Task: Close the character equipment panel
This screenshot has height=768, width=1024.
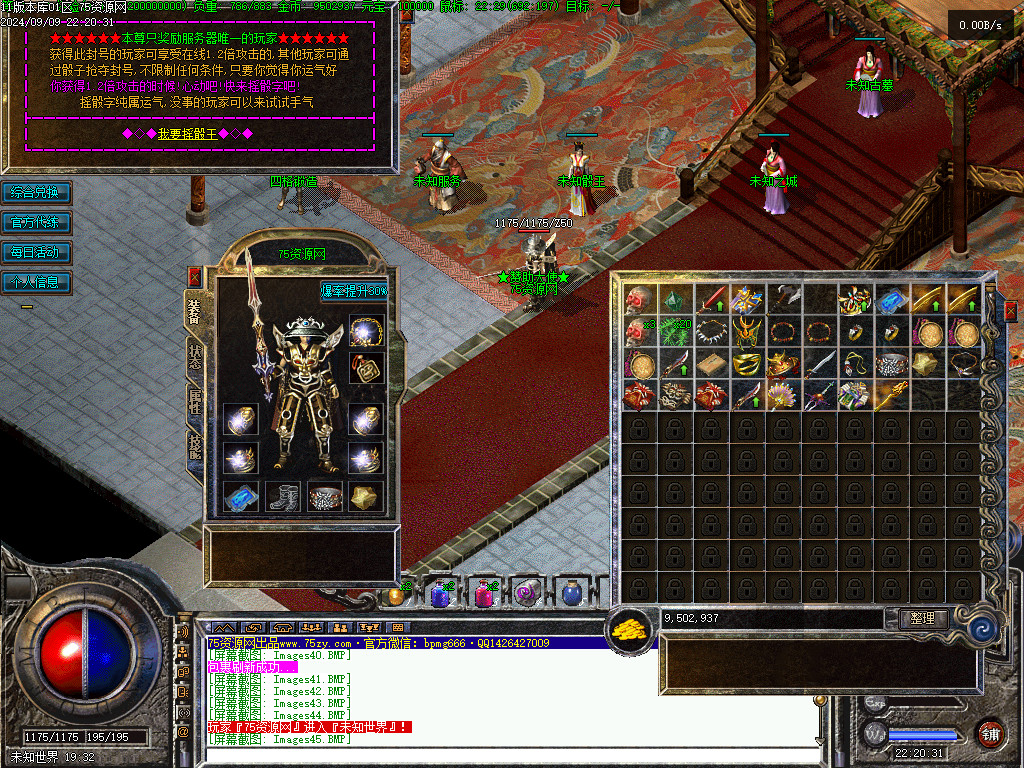Action: (x=194, y=276)
